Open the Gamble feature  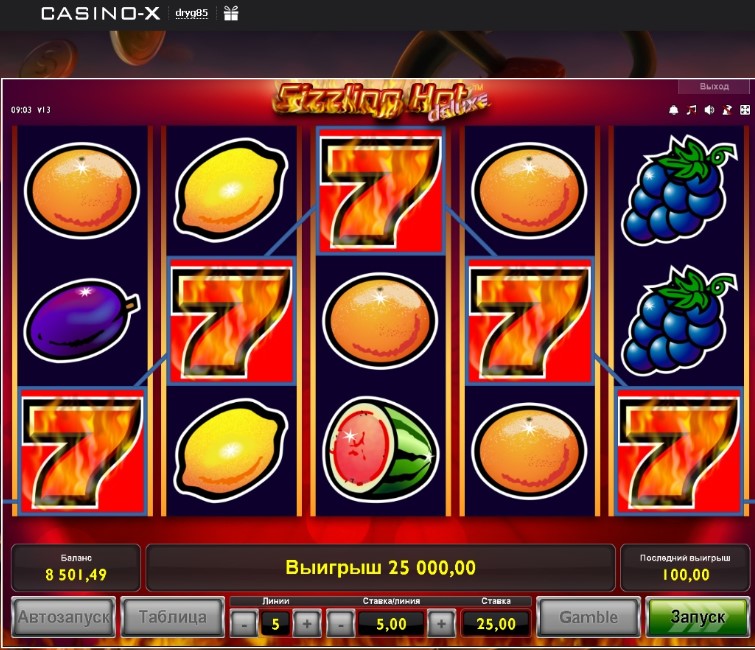click(587, 617)
